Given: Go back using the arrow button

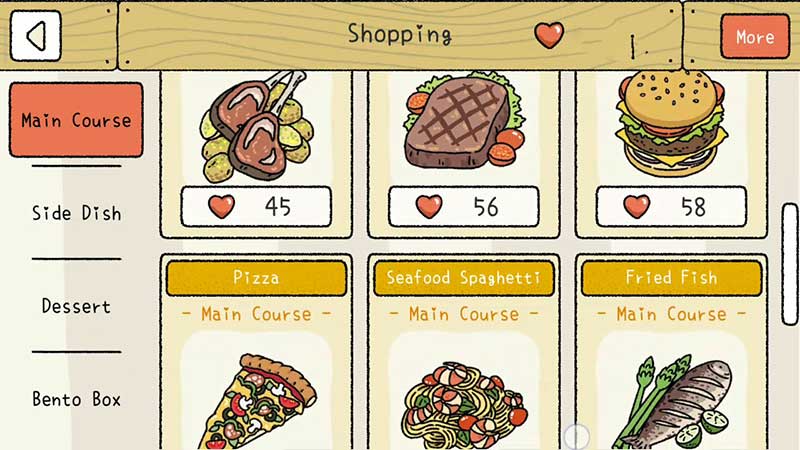Looking at the screenshot, I should click(35, 36).
